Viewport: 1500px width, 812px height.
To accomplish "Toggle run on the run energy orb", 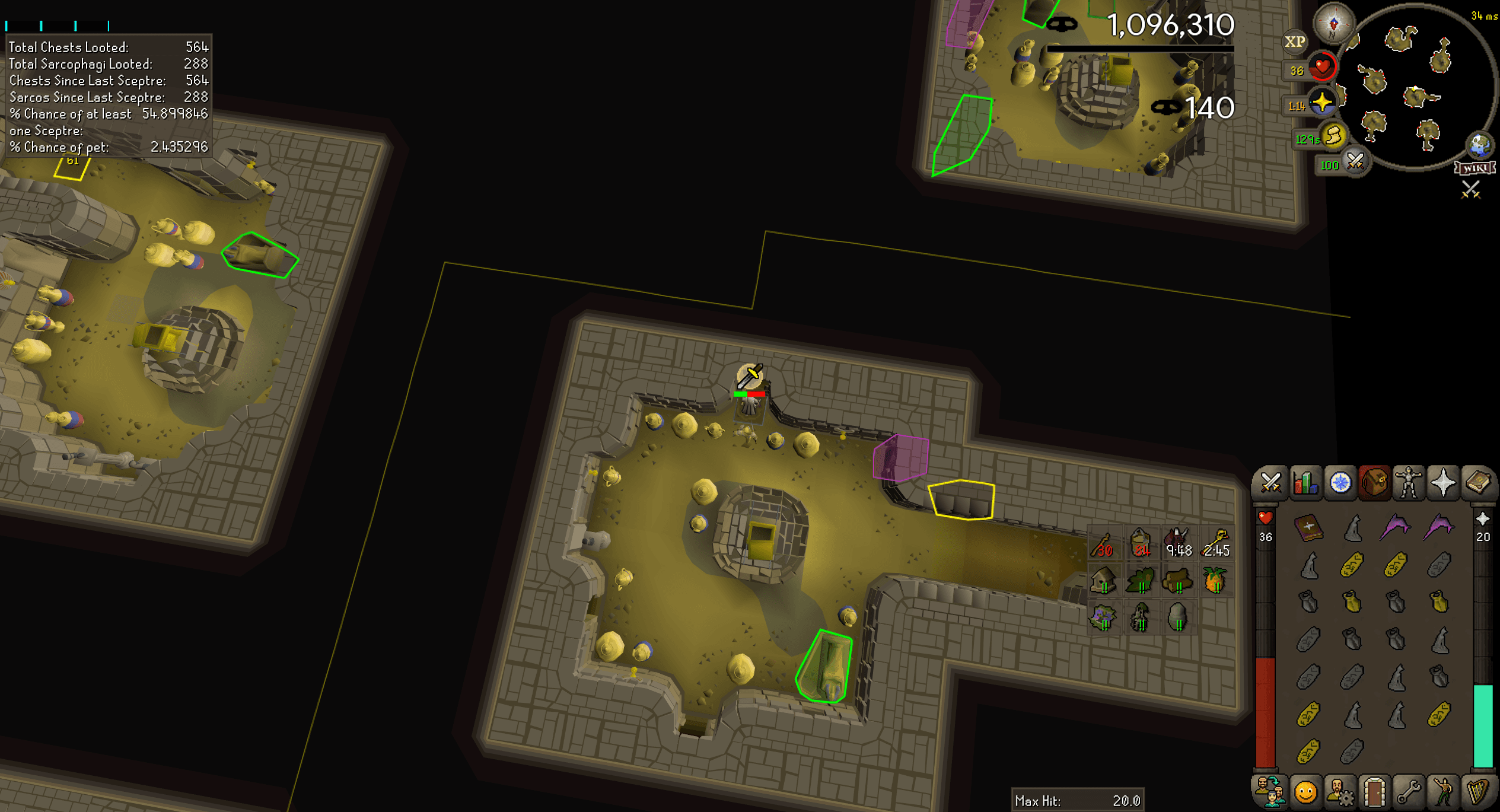I will pos(1333,135).
